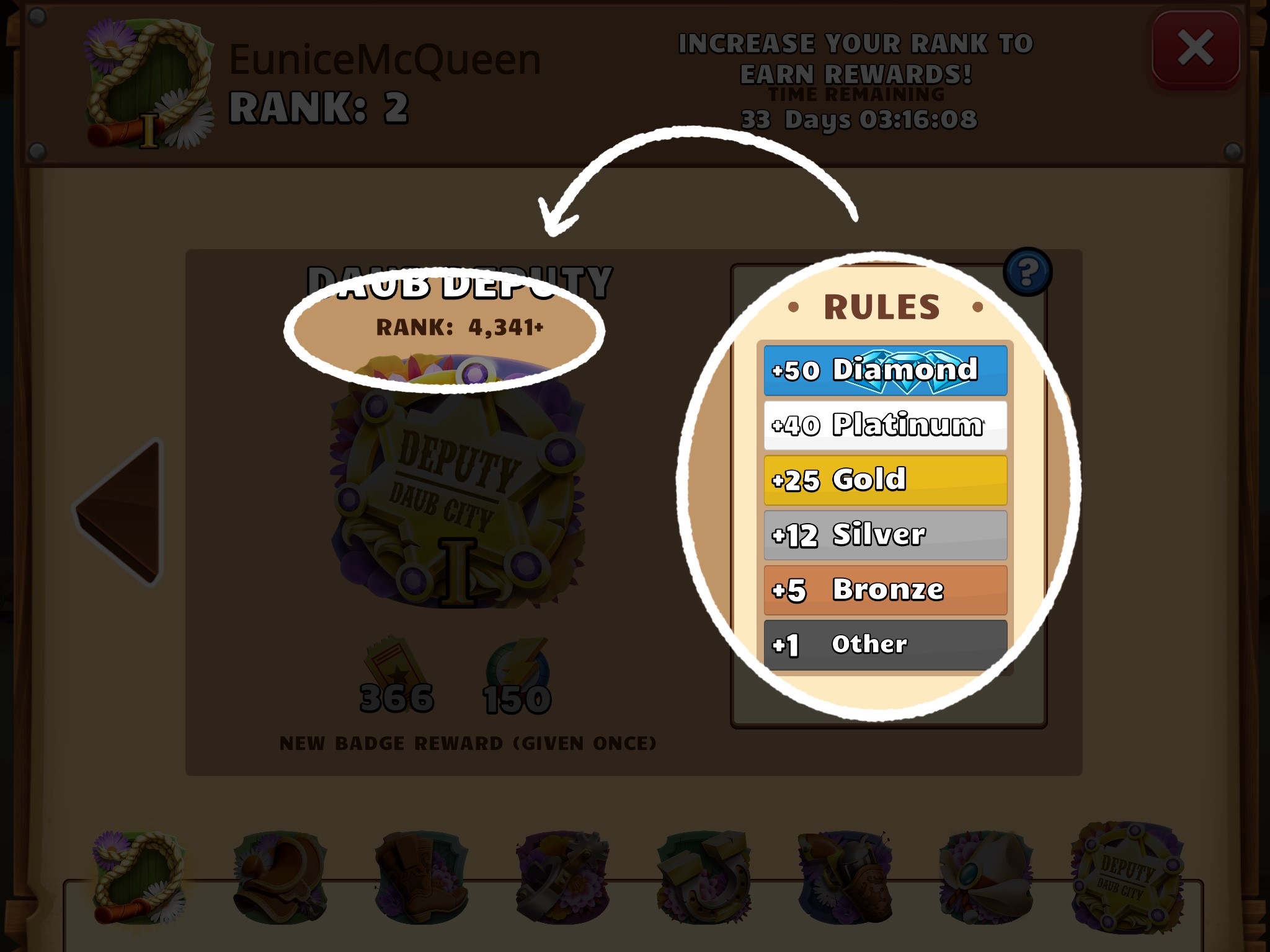Viewport: 1270px width, 952px height.
Task: Open the rules help question mark
Action: [1027, 271]
